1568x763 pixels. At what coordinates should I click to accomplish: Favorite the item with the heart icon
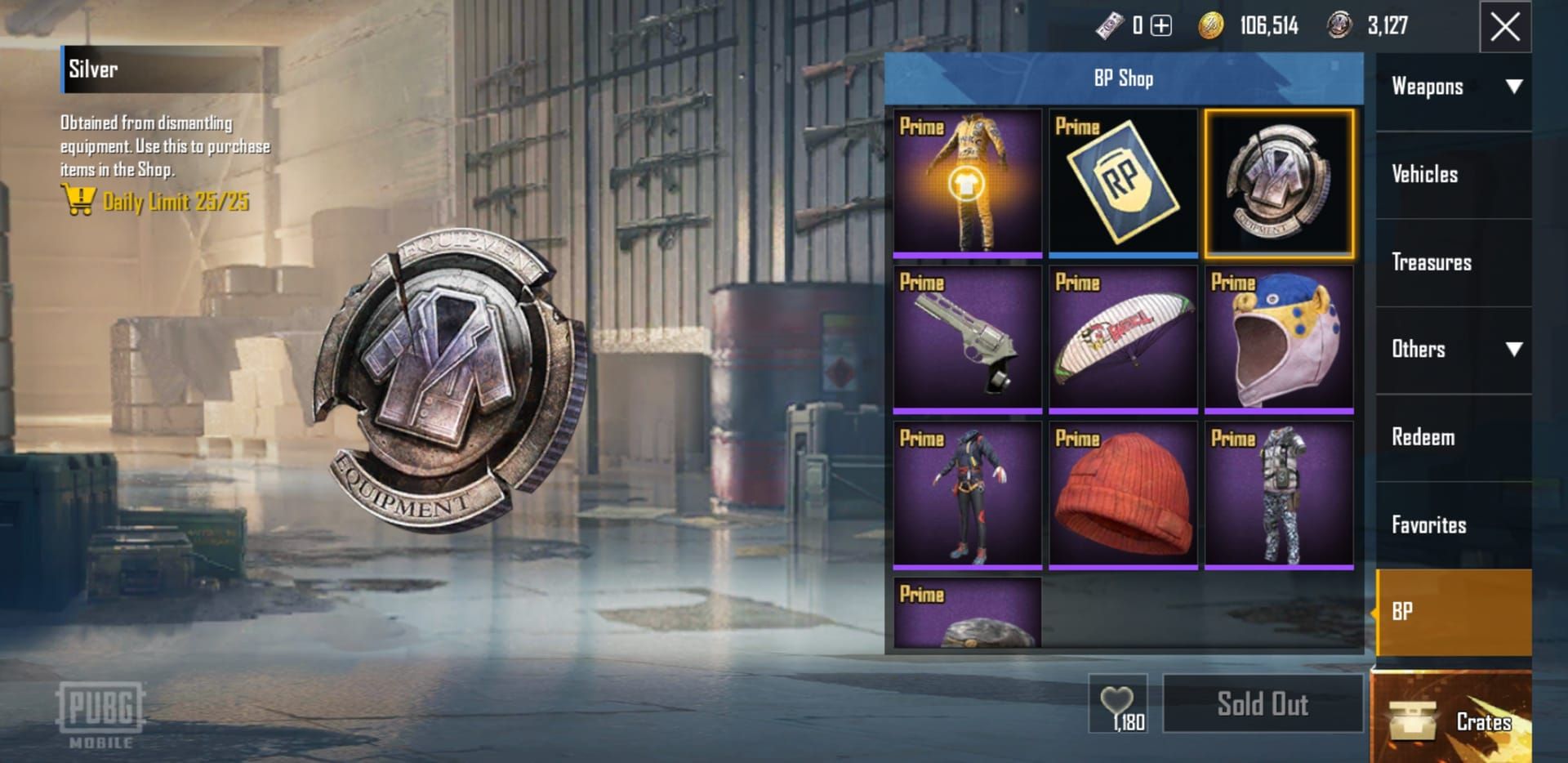coord(1117,703)
